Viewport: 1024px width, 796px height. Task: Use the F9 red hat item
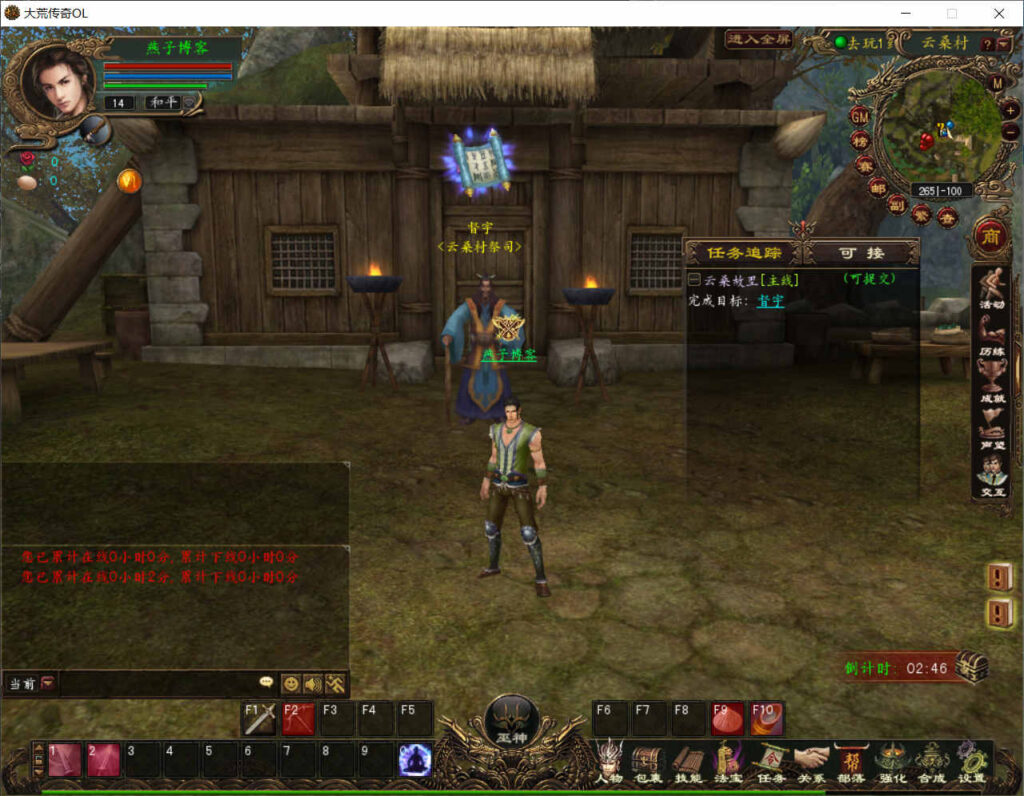[727, 718]
